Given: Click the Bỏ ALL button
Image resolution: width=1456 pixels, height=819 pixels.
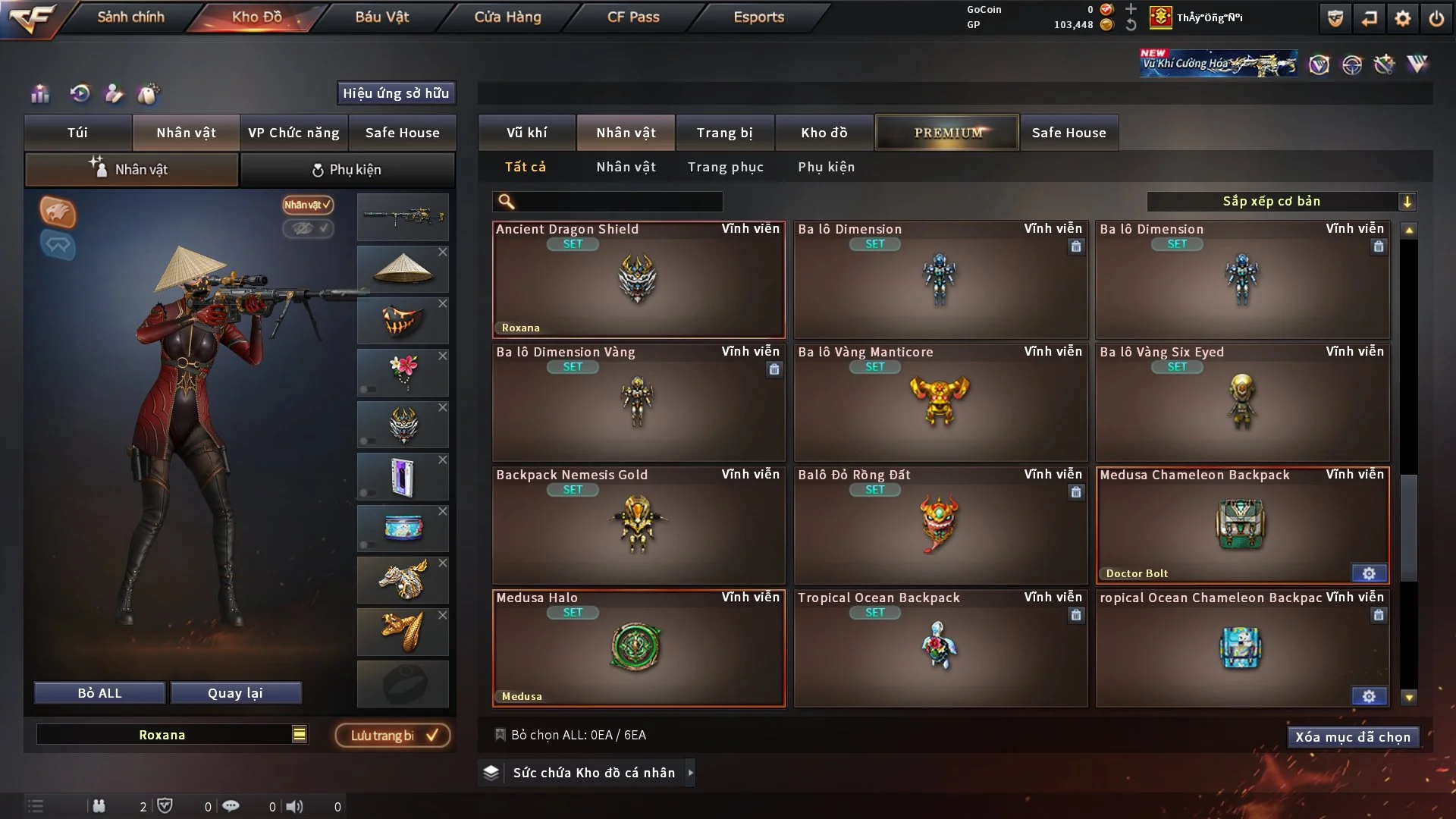Looking at the screenshot, I should [99, 693].
